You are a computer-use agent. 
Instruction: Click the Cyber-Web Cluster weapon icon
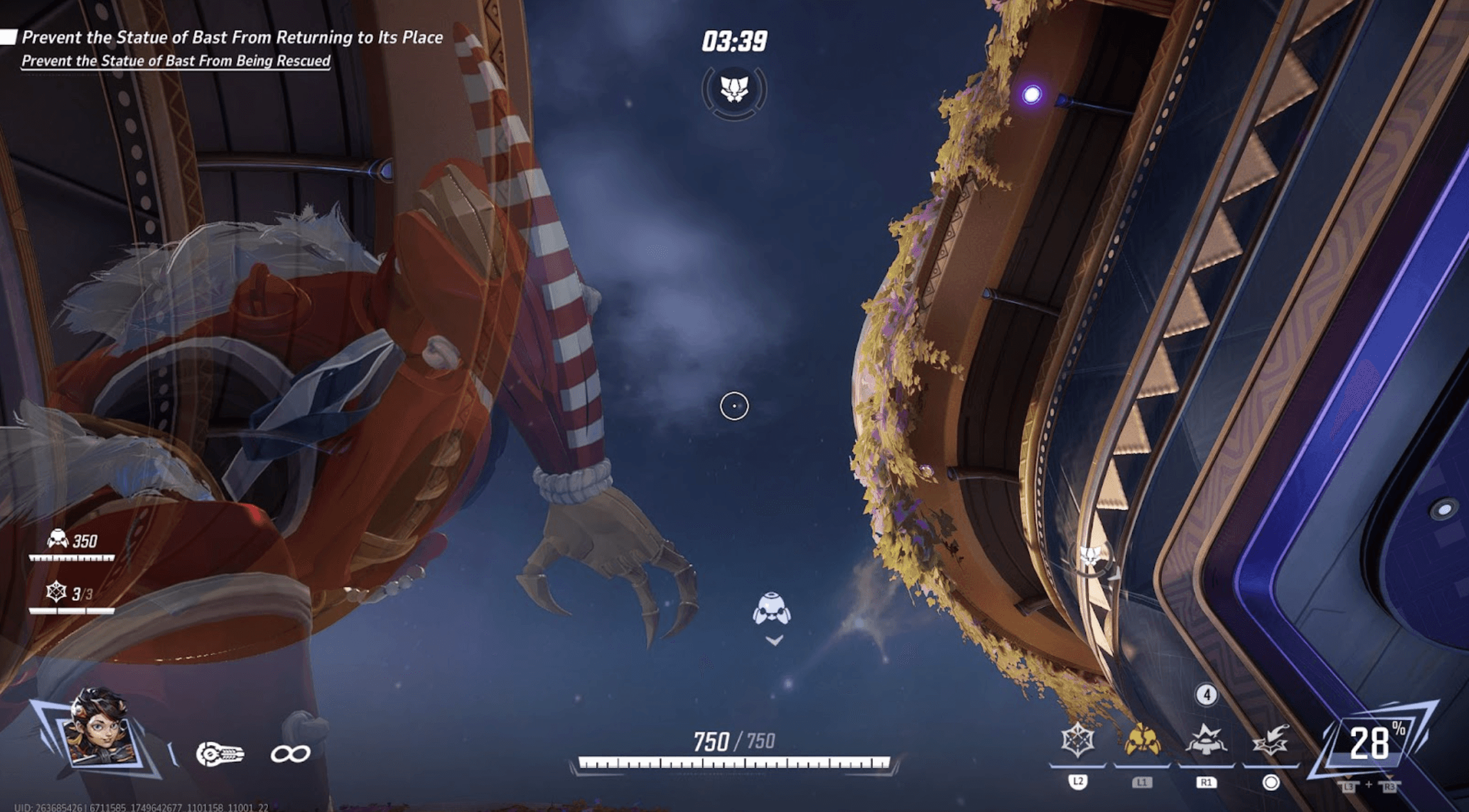(x=220, y=754)
